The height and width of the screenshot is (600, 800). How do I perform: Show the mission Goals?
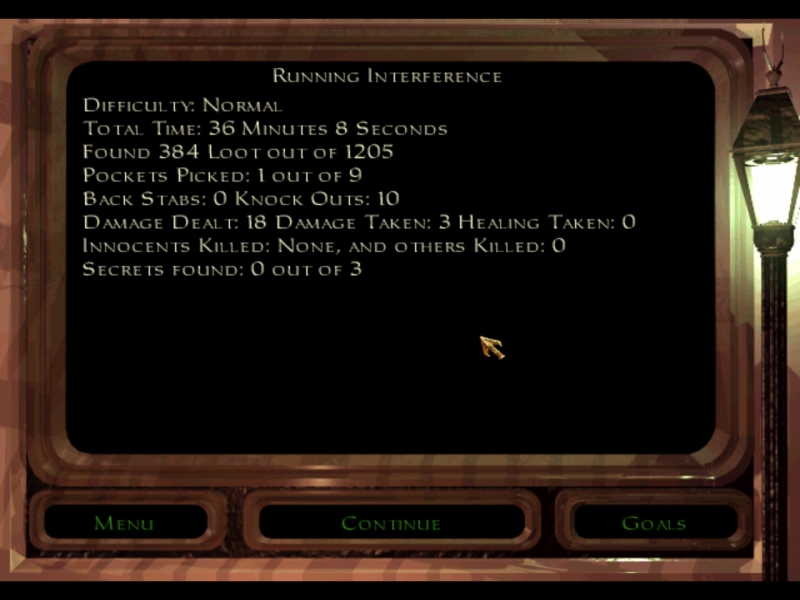point(654,523)
